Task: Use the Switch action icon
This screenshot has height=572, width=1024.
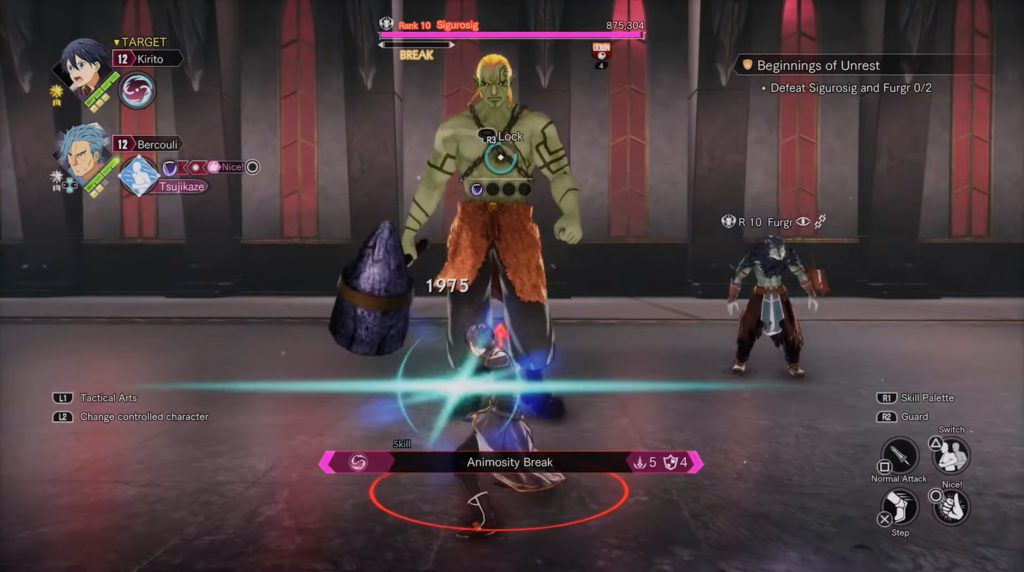Action: click(x=951, y=455)
